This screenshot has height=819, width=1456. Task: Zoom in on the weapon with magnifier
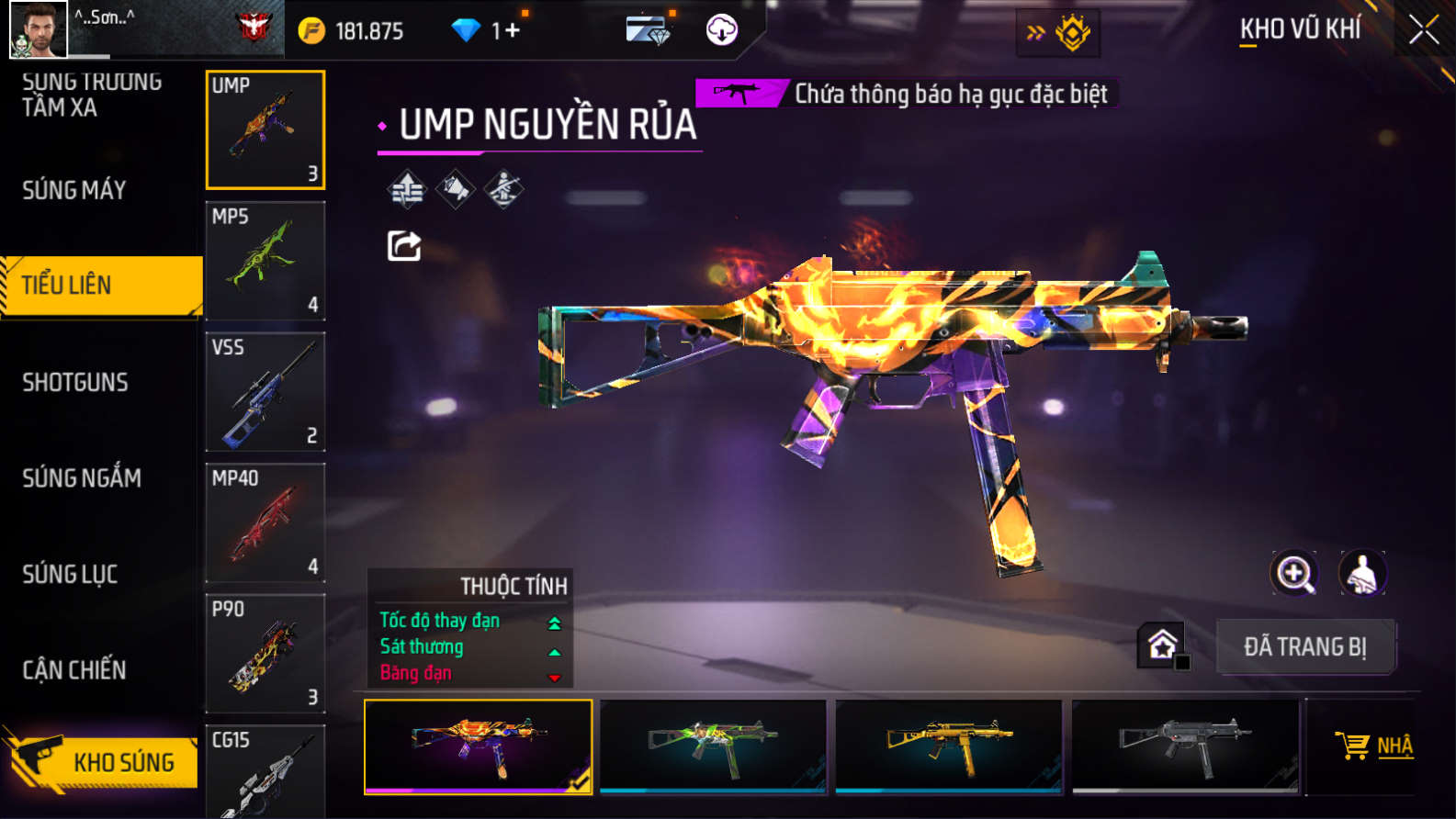1293,573
